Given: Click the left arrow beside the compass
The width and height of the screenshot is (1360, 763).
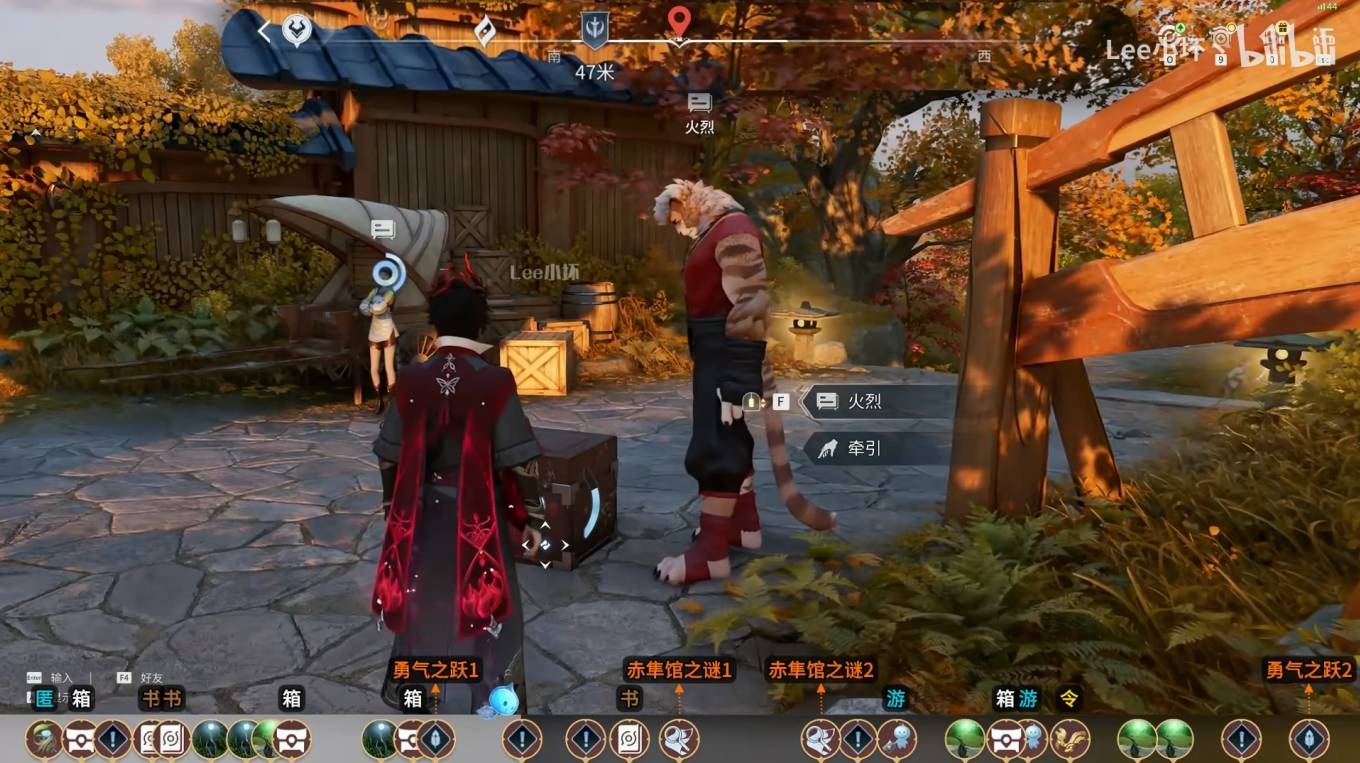Looking at the screenshot, I should [264, 31].
